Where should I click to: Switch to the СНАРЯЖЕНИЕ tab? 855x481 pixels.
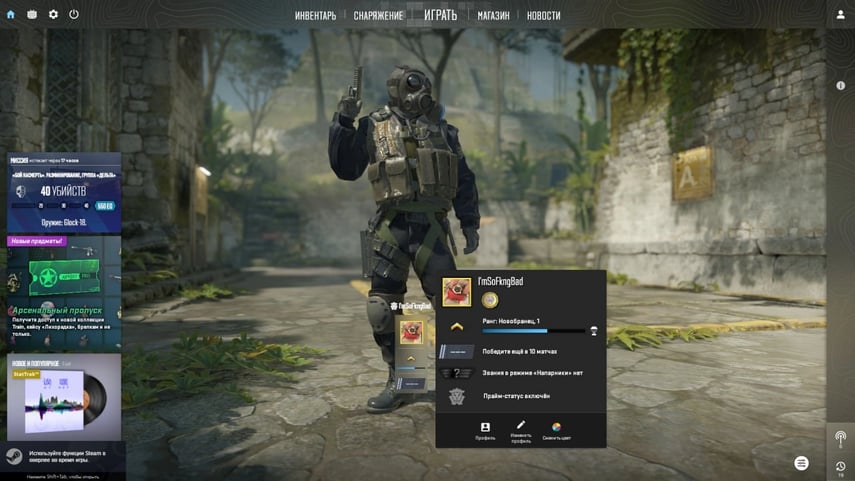[378, 16]
